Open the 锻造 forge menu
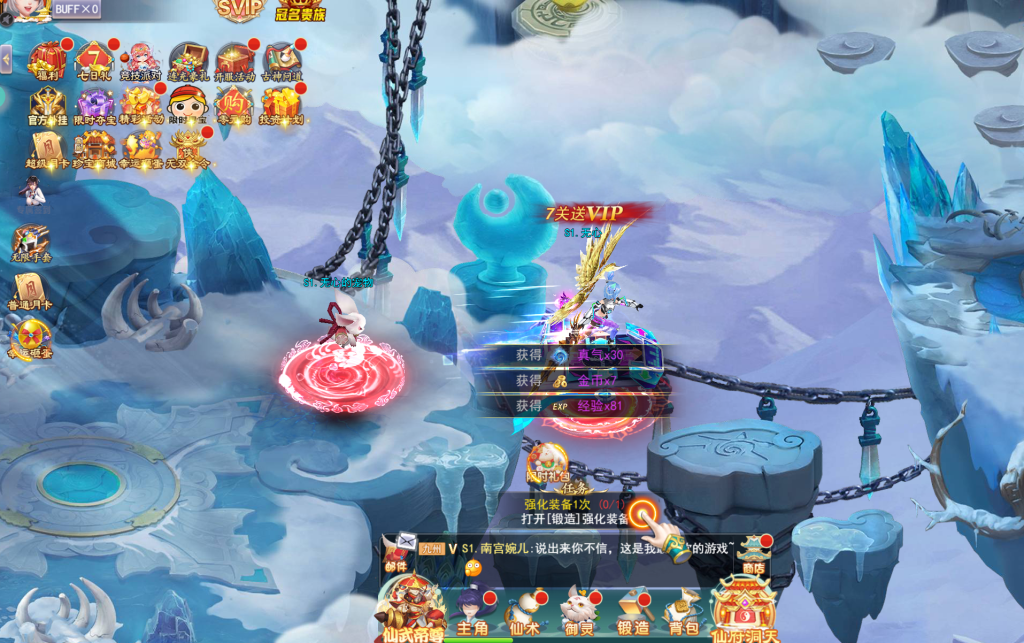The height and width of the screenshot is (643, 1024). [x=632, y=608]
